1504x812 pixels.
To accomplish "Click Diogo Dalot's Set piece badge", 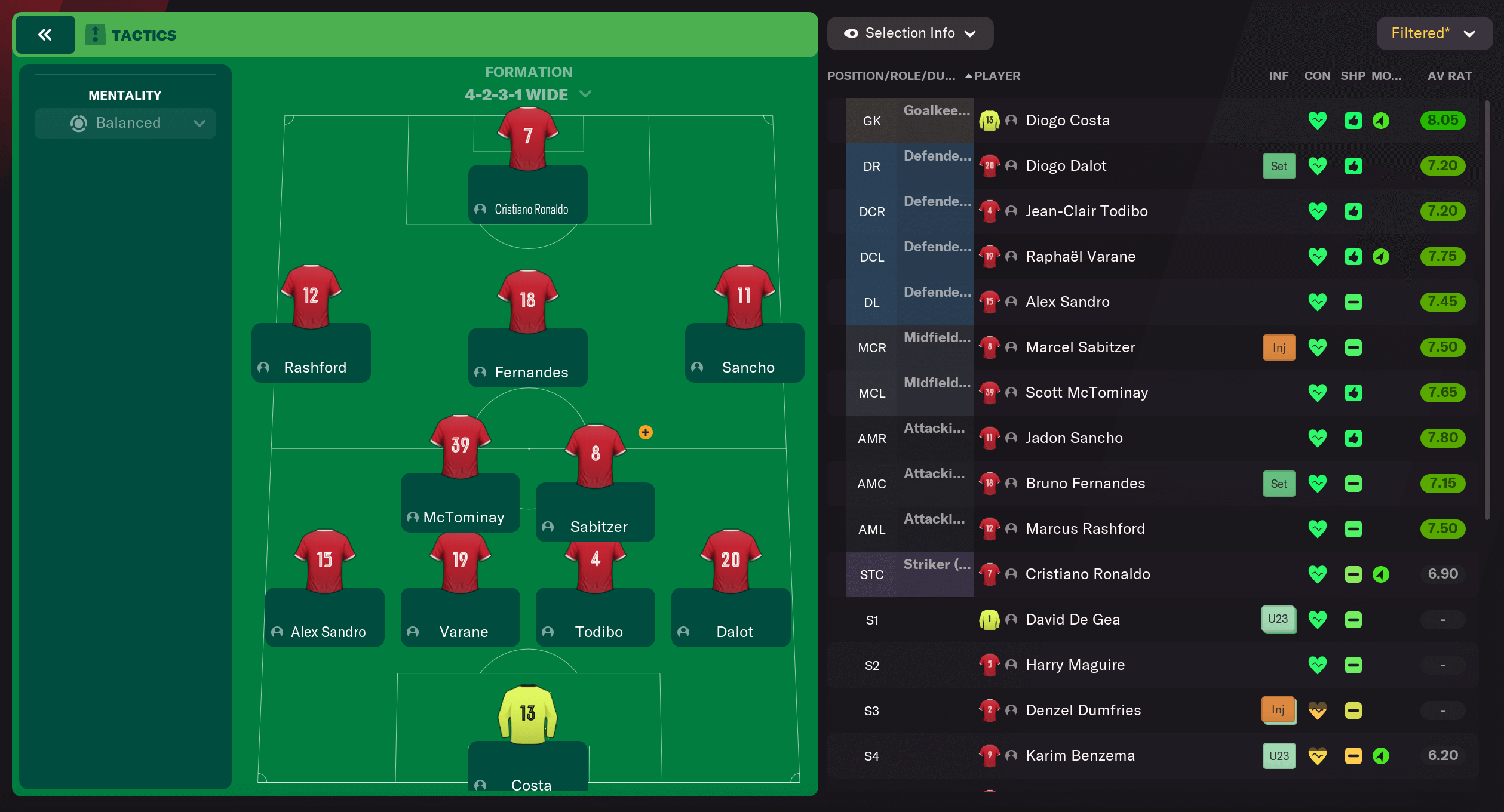I will point(1278,165).
